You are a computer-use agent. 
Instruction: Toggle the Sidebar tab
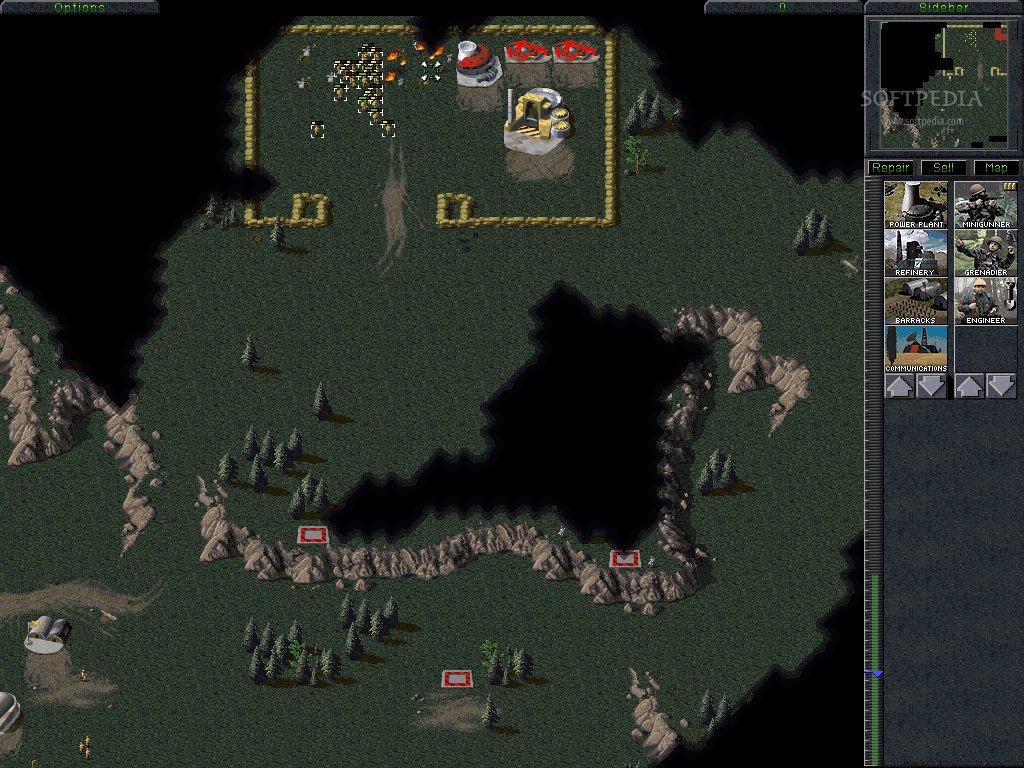coord(943,7)
